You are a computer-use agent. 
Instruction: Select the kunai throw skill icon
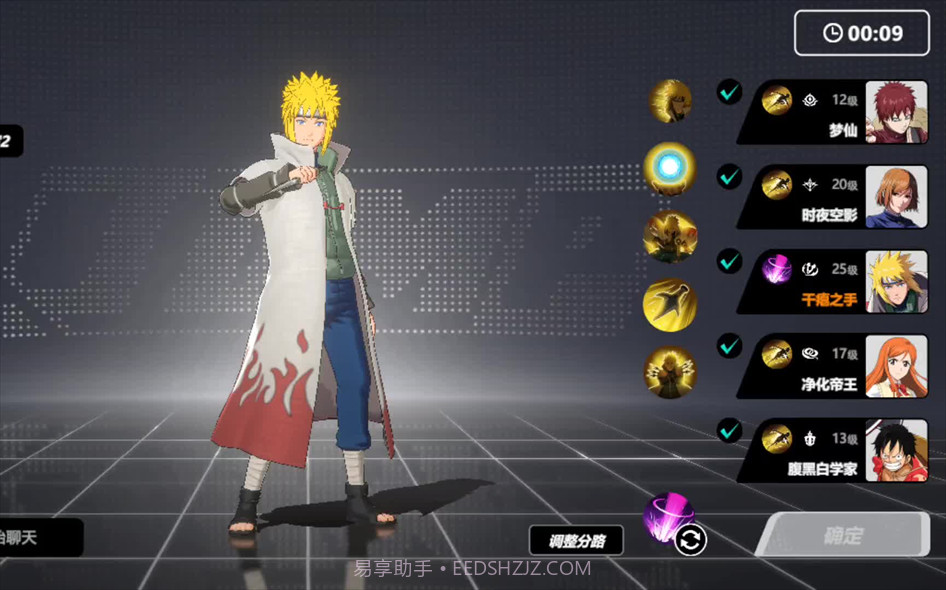[x=669, y=305]
